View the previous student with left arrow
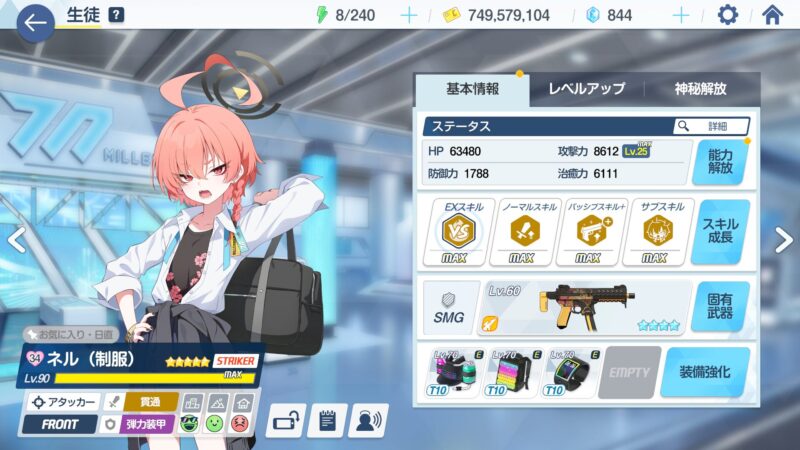 [x=15, y=239]
